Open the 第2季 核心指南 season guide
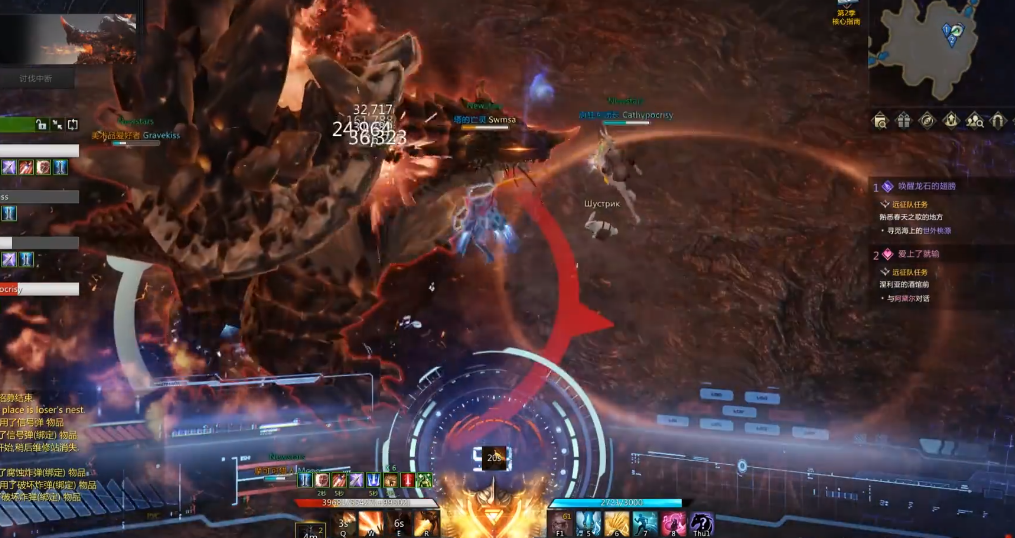 click(847, 11)
